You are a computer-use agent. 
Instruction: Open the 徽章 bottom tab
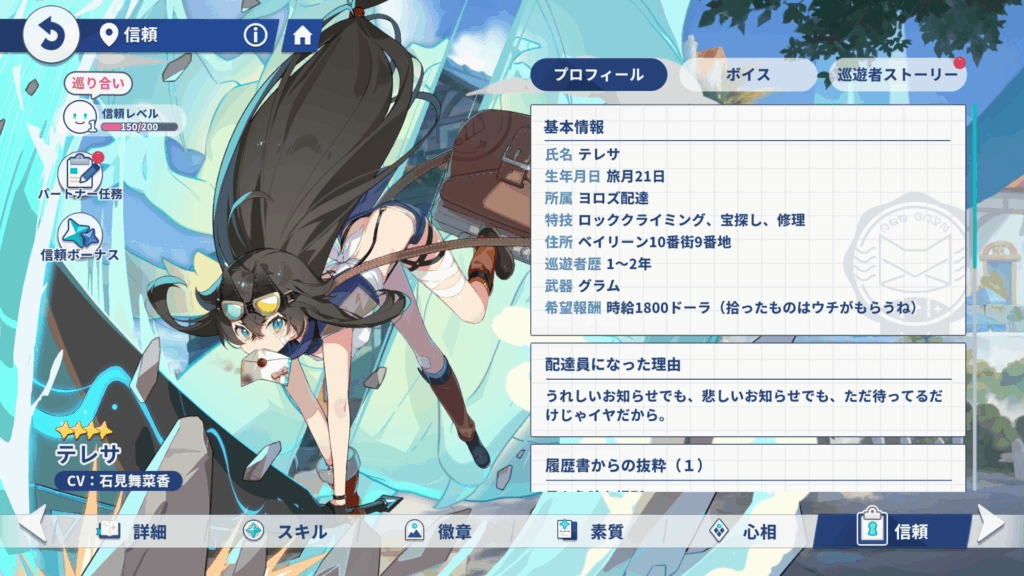440,531
